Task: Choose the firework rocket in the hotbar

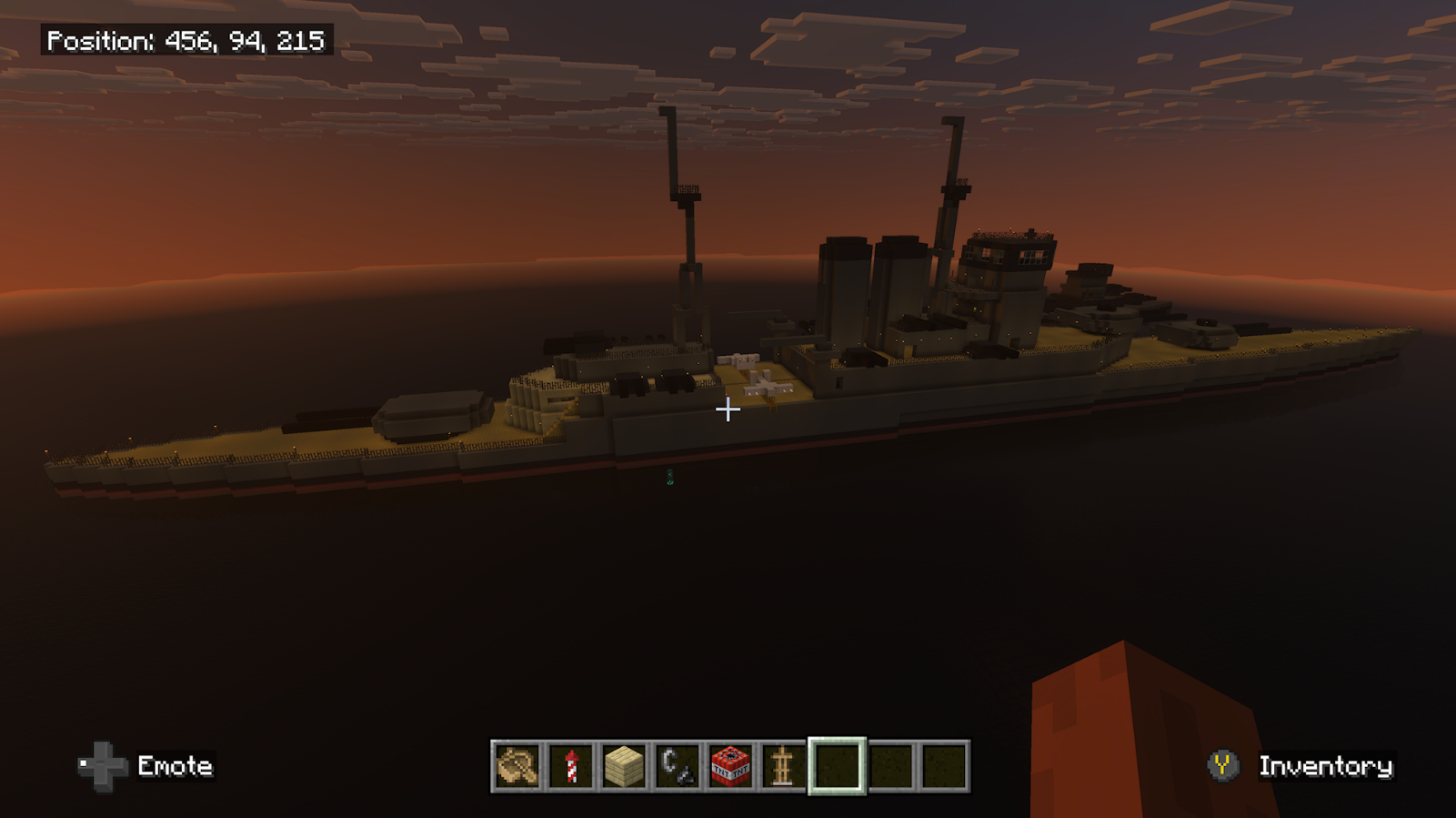Action: coord(571,766)
